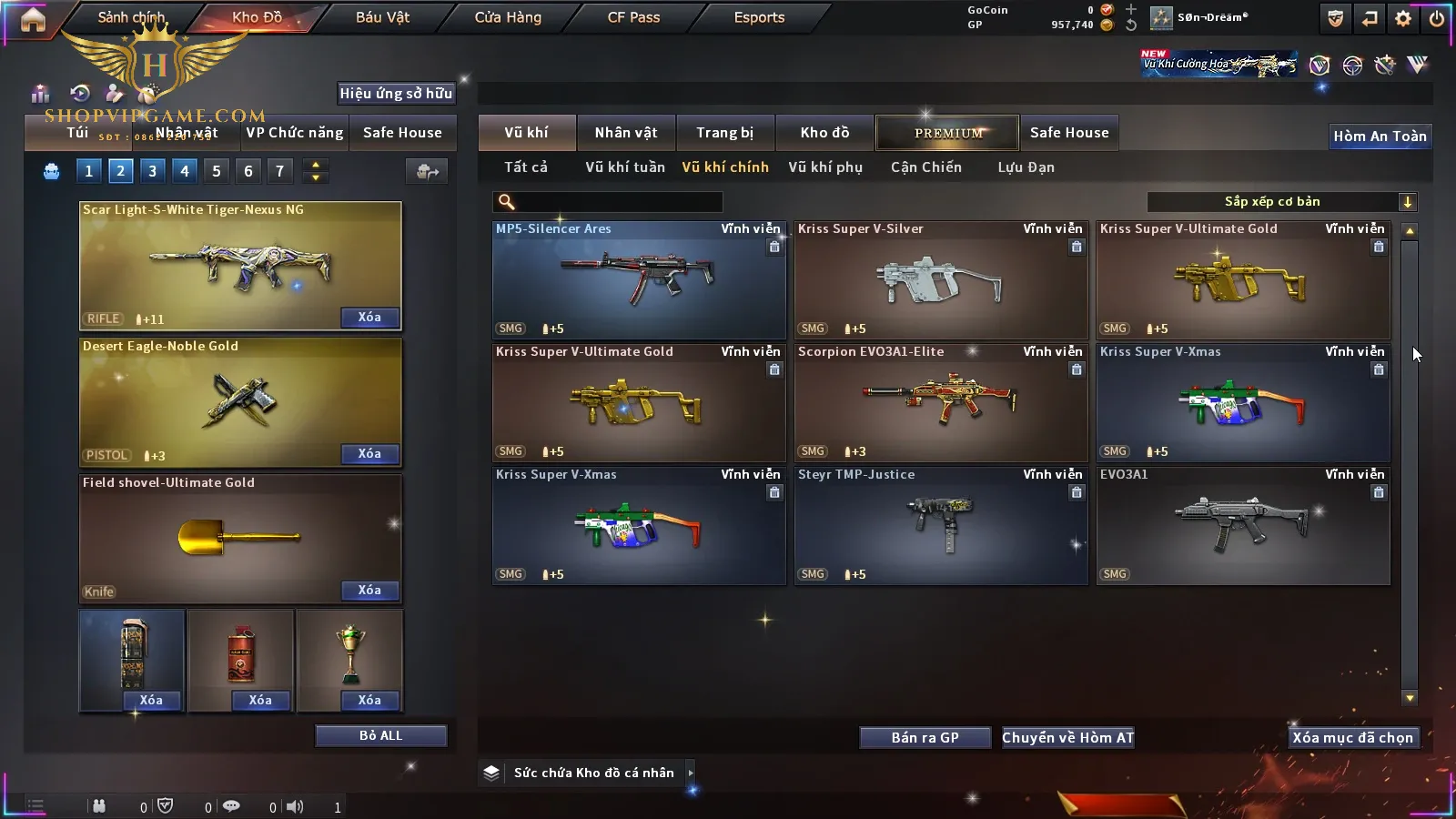Open the Cửa Hàng shop menu
Screen dimensions: 1456x819
point(508,17)
